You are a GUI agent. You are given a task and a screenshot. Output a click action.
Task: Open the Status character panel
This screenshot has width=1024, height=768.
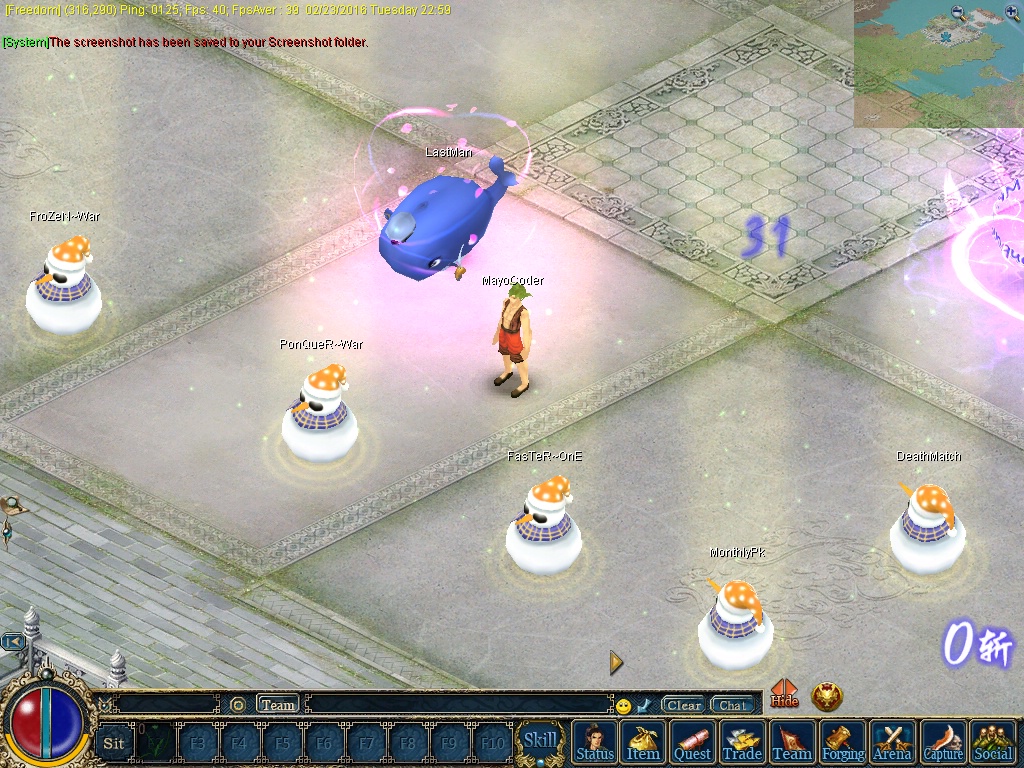595,742
